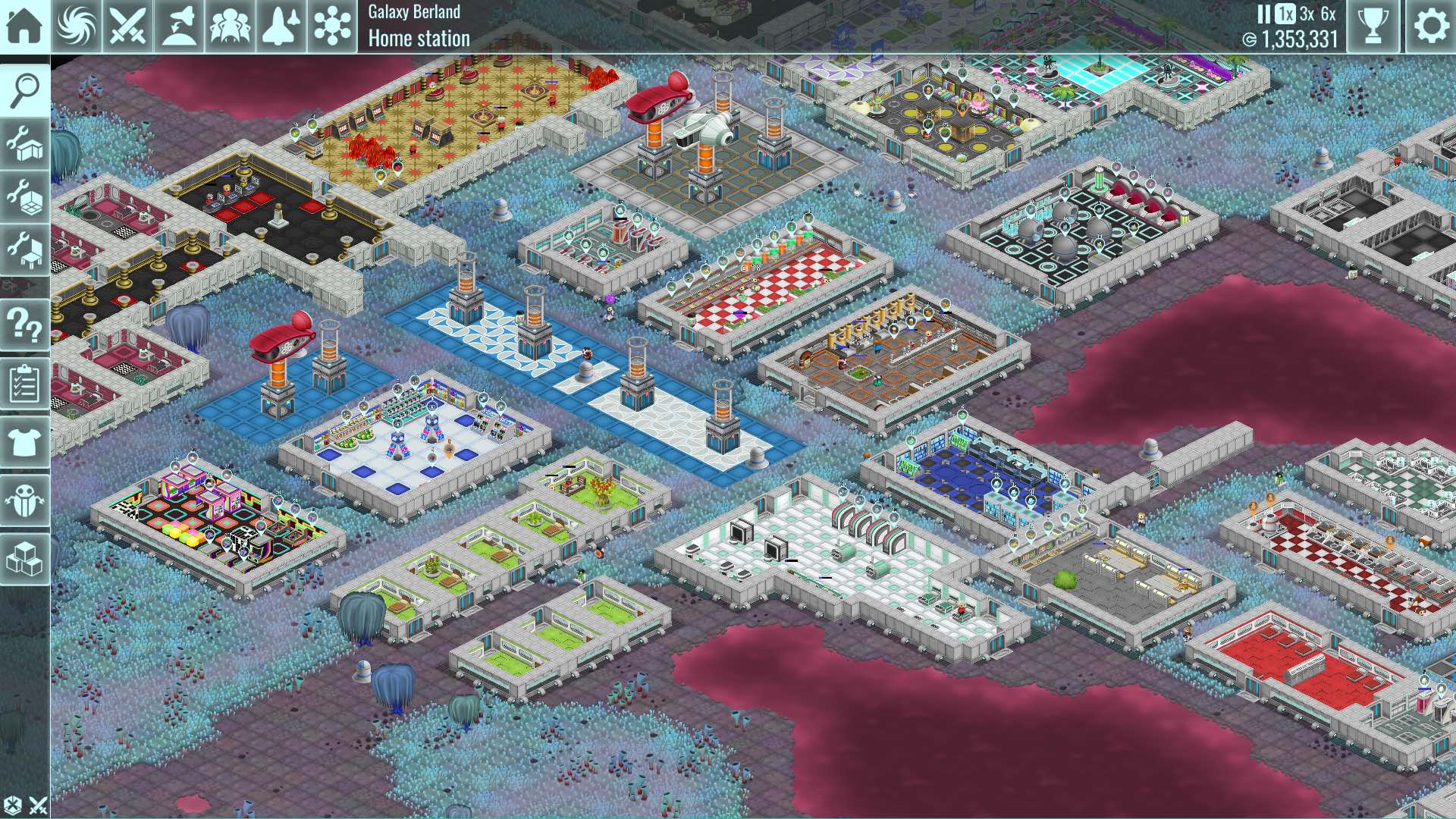Image resolution: width=1456 pixels, height=819 pixels.
Task: Select the wrench-and-room build tool
Action: pyautogui.click(x=24, y=143)
